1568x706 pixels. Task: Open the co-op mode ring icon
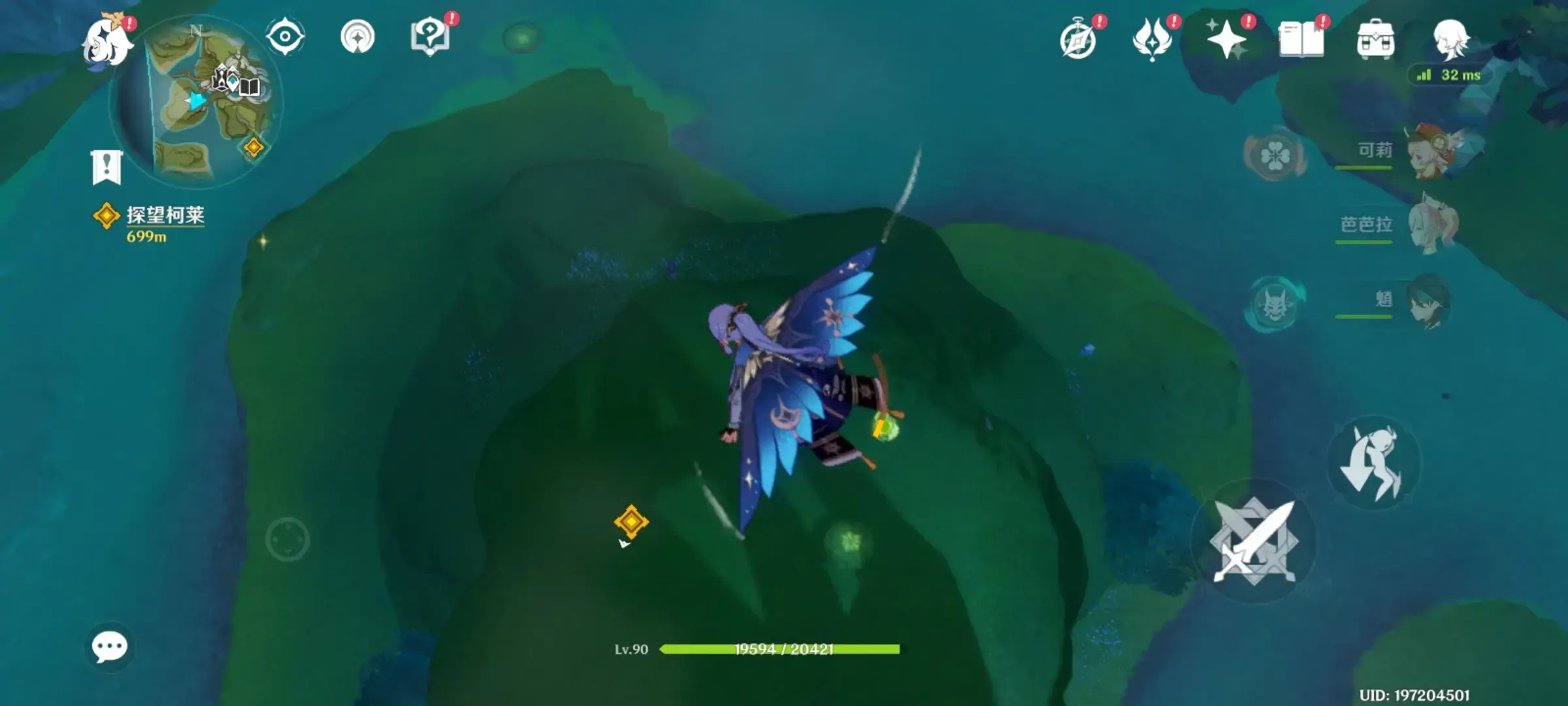point(357,37)
